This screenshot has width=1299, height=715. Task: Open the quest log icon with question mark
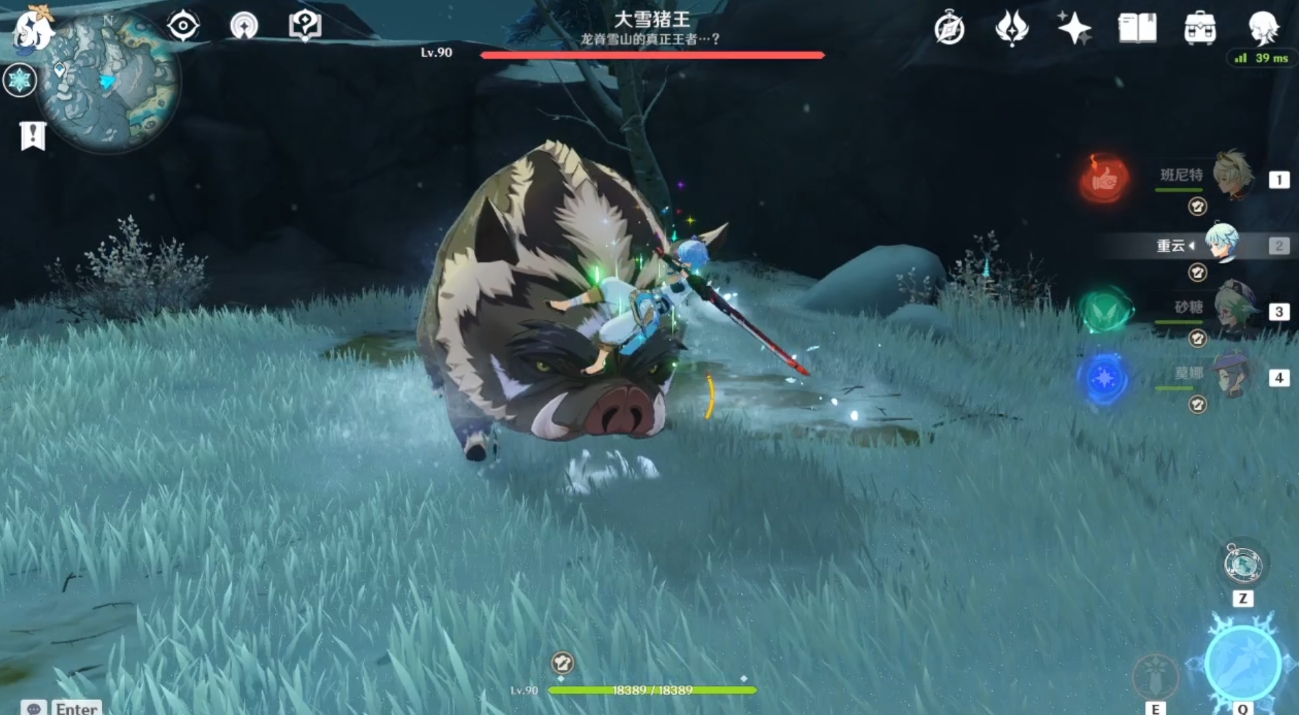pos(305,26)
